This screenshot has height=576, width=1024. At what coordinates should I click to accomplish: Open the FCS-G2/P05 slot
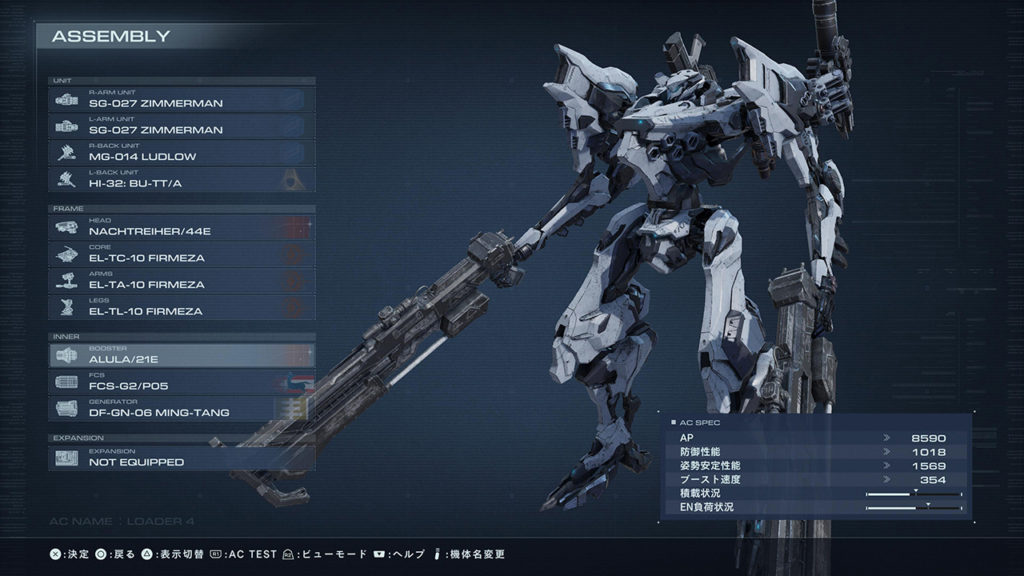click(181, 382)
